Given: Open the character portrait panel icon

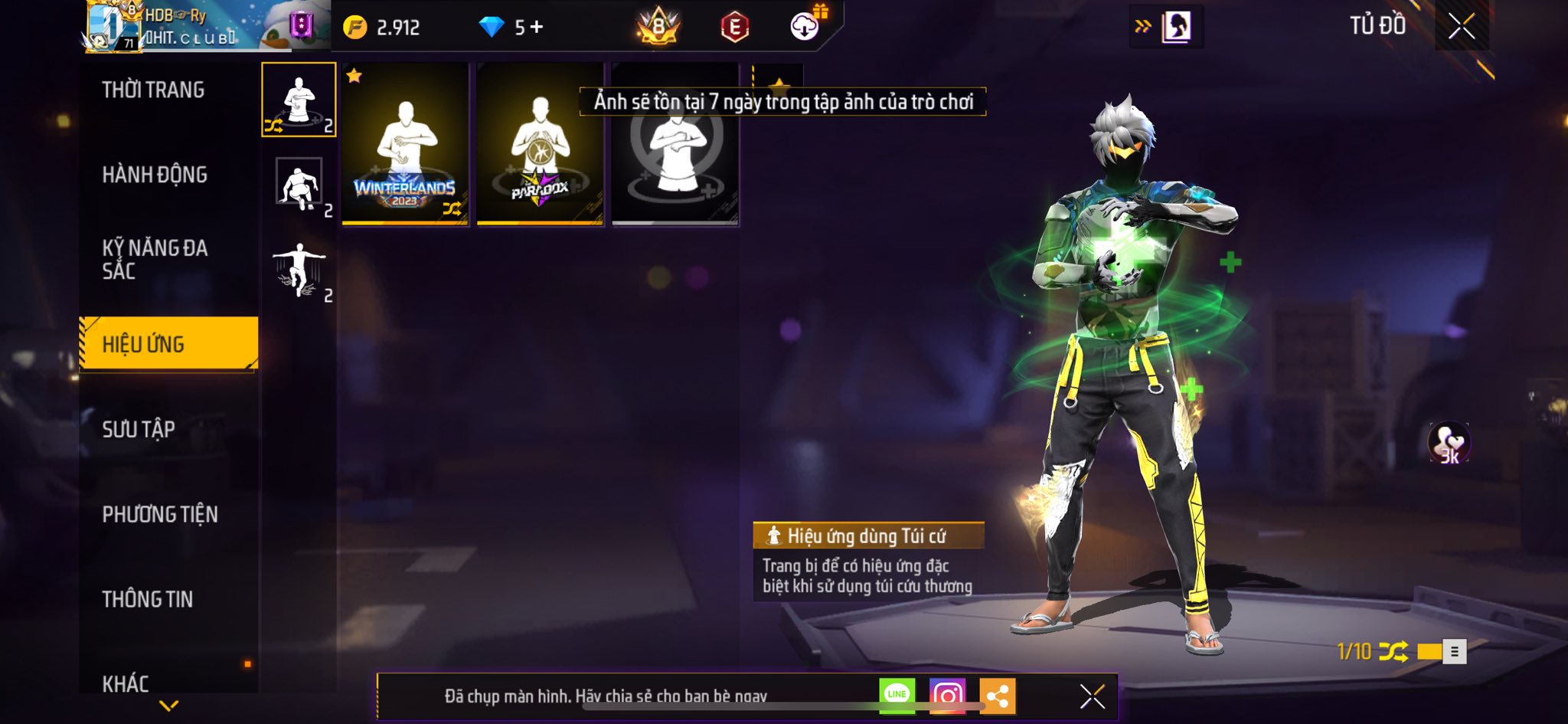Looking at the screenshot, I should pos(1176,28).
